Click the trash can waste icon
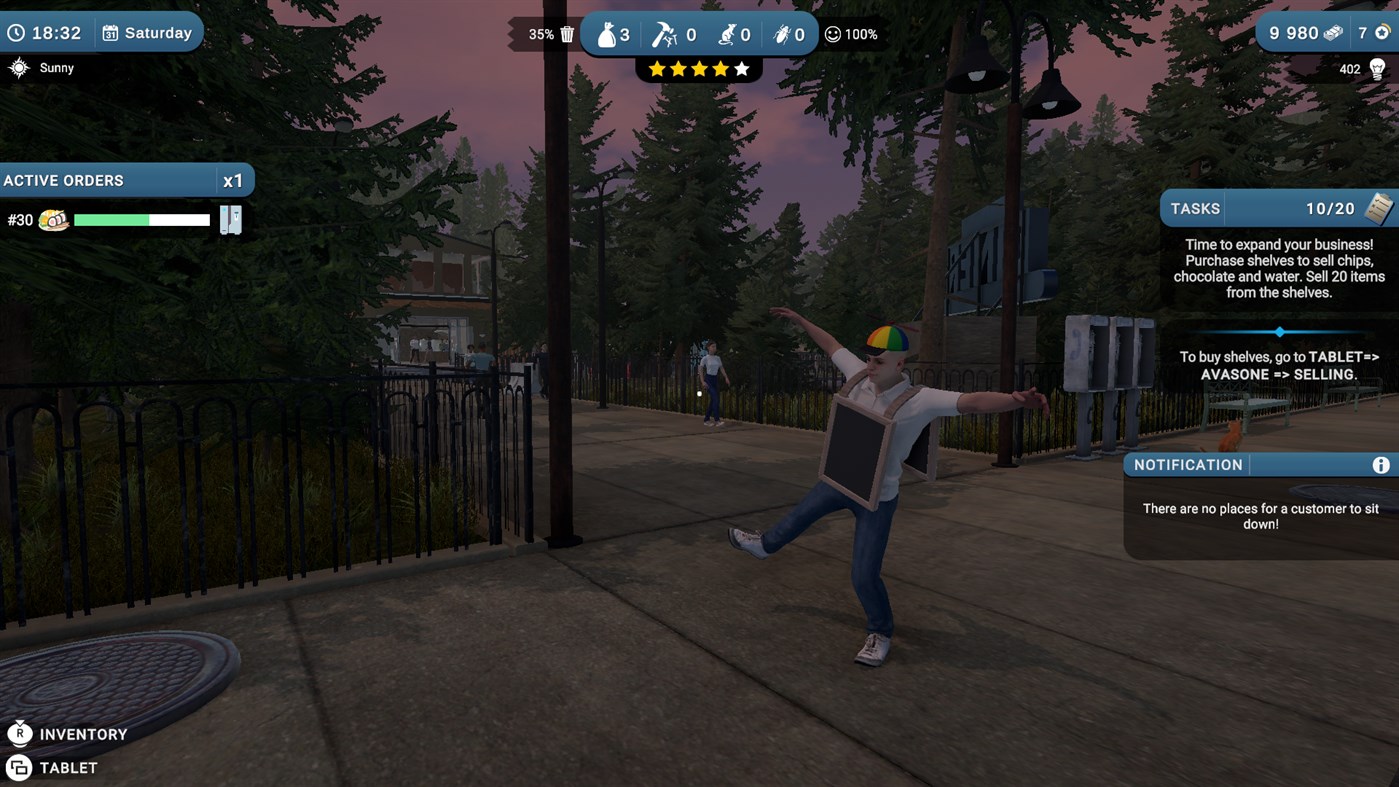 567,33
